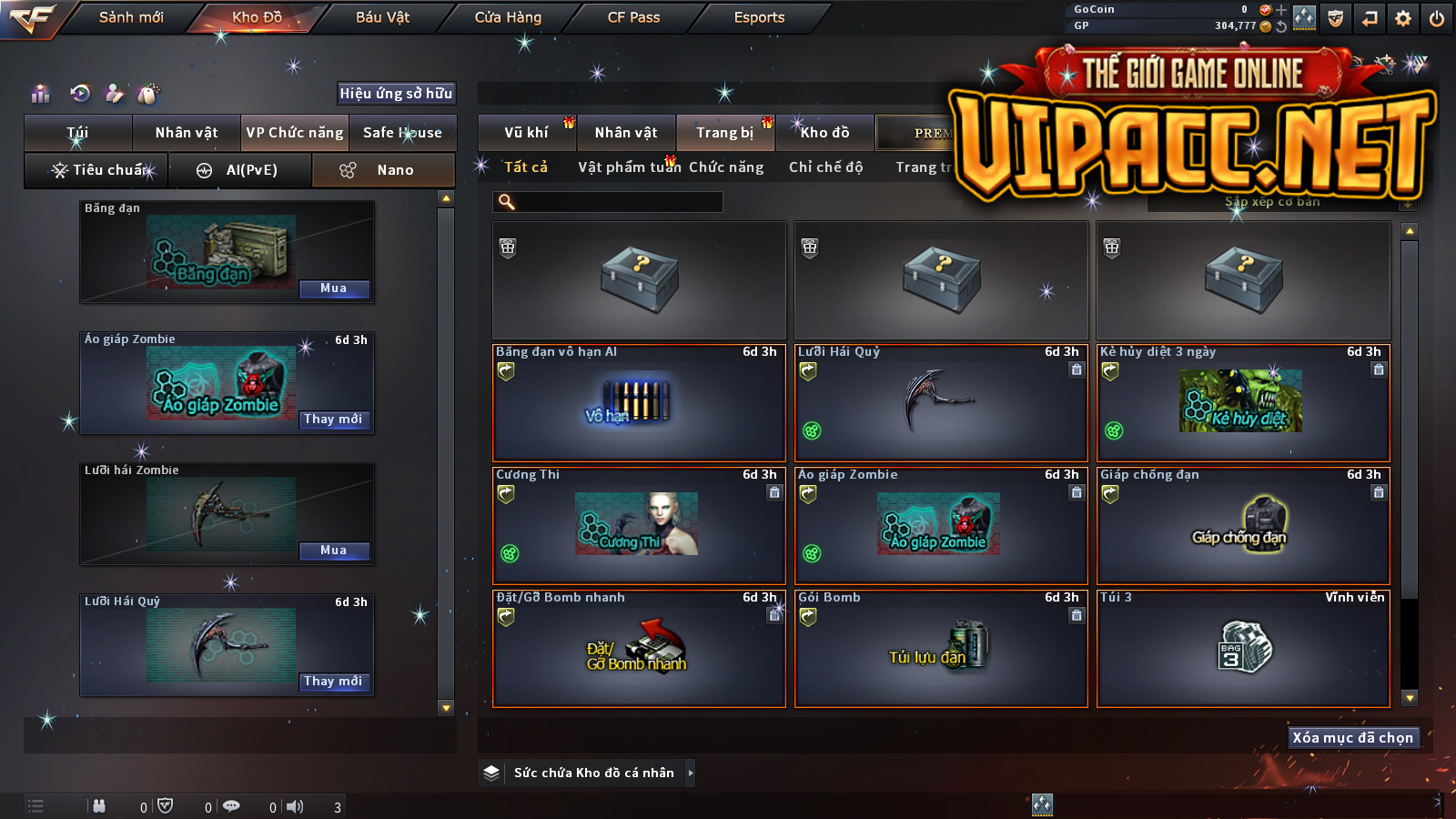The image size is (1456, 819).
Task: Open the Hiệu ứng sở hữu button
Action: (x=396, y=93)
